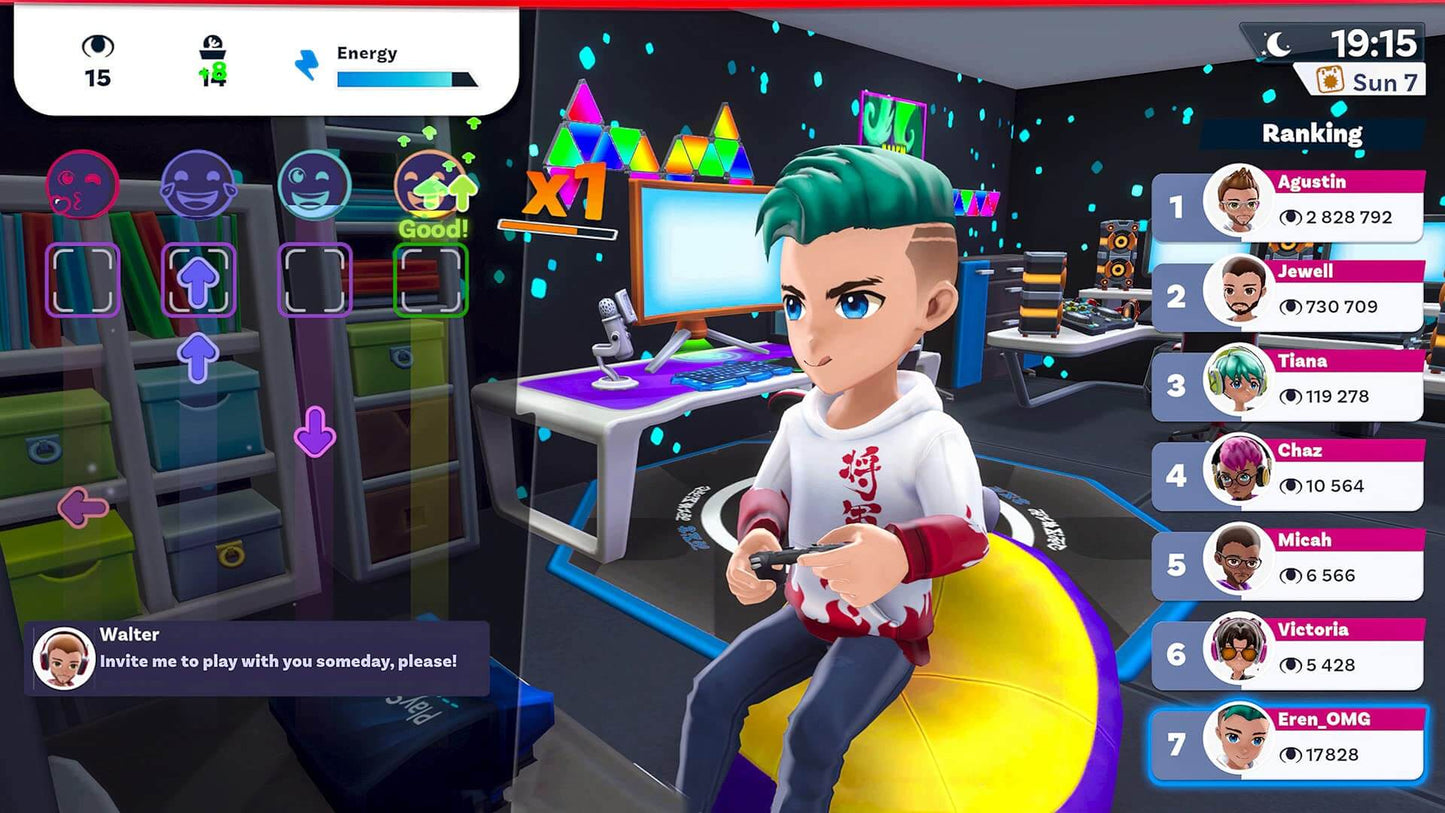Click the subscribers basket icon showing +8
This screenshot has width=1445, height=813.
[212, 55]
